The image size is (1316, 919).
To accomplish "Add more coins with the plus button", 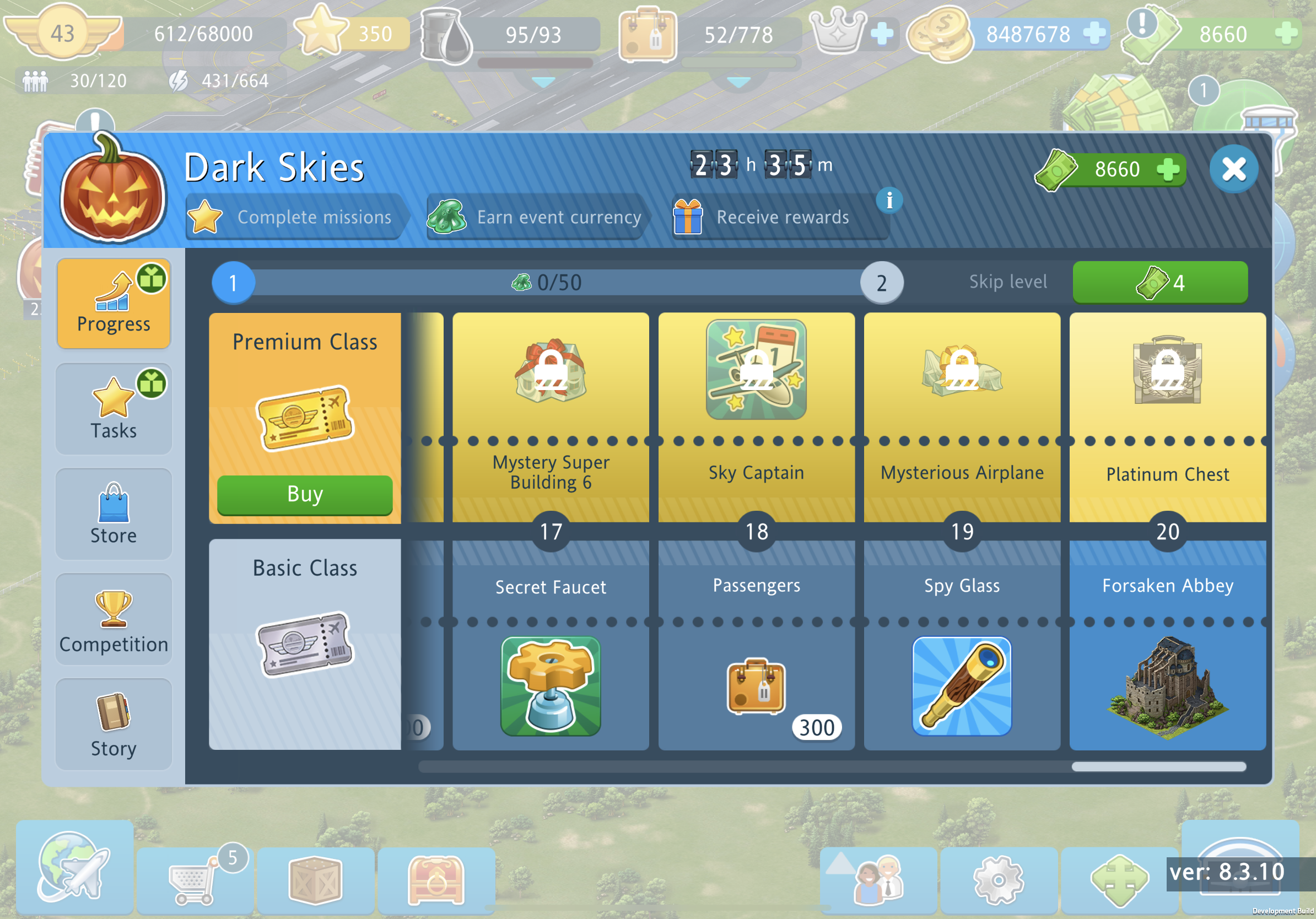I will pos(1094,33).
